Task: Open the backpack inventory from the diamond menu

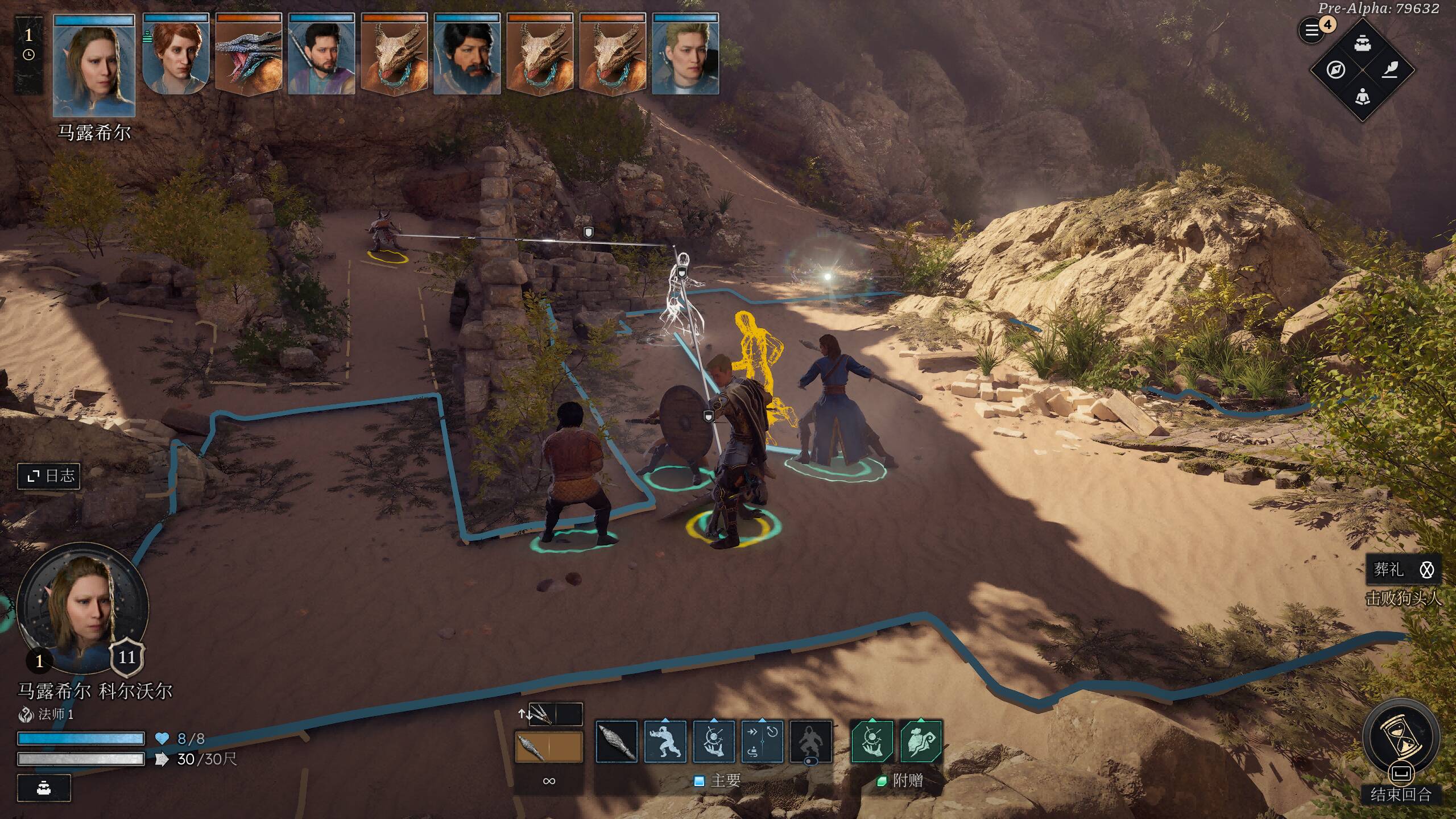Action: click(1362, 43)
